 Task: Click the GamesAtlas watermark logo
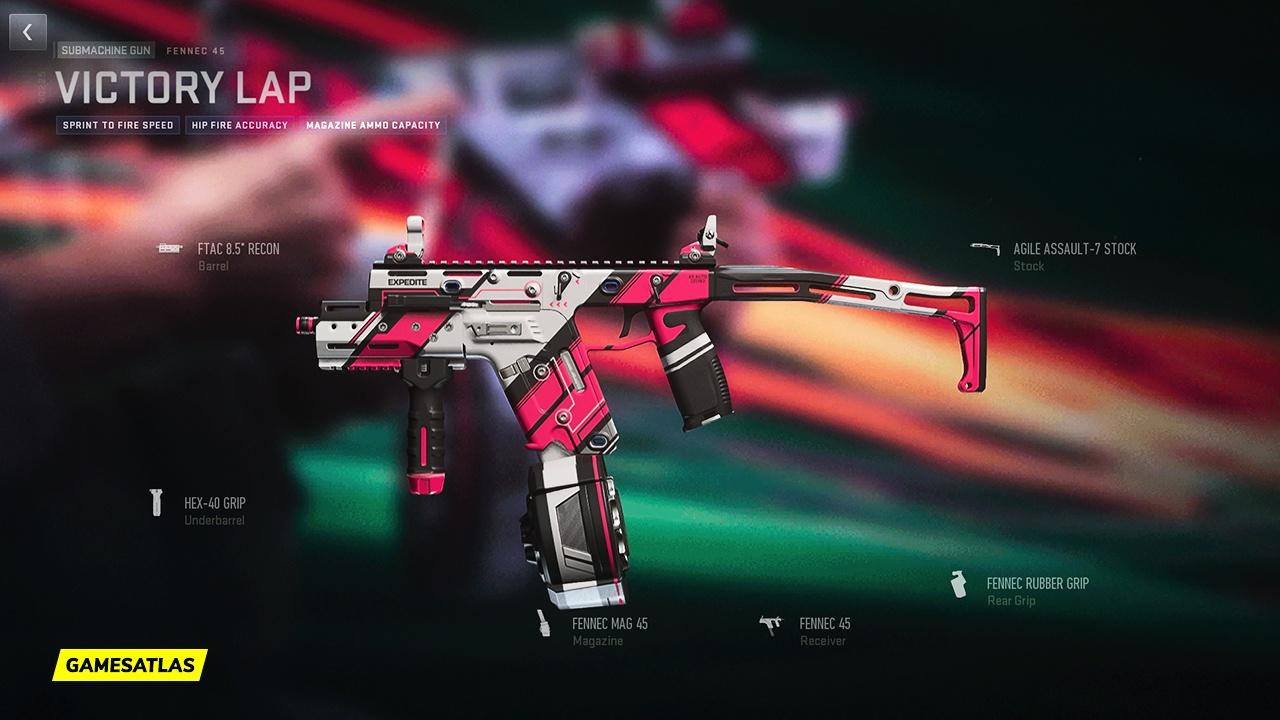(130, 664)
